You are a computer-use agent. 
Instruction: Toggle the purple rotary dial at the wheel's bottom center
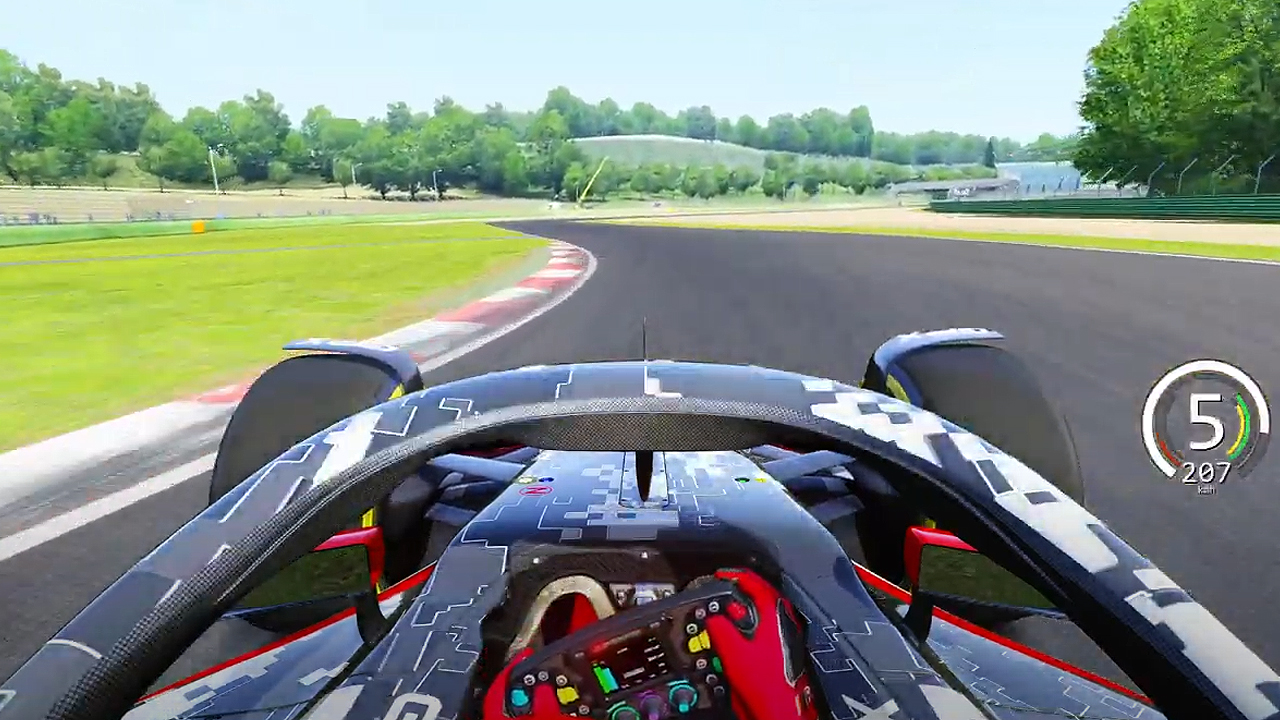(x=652, y=702)
